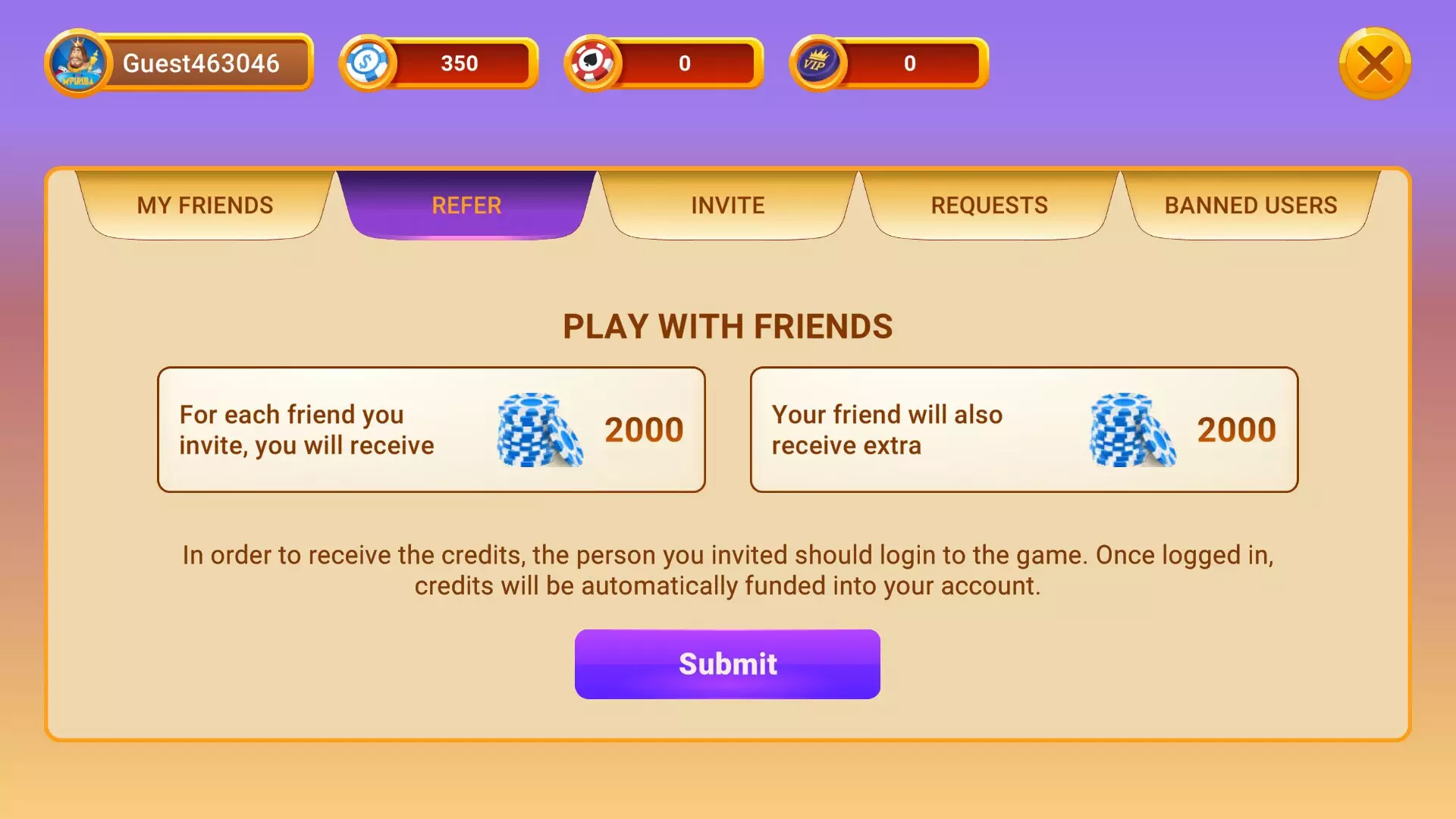The height and width of the screenshot is (819, 1456).
Task: Click the VIP crown badge
Action: (821, 64)
